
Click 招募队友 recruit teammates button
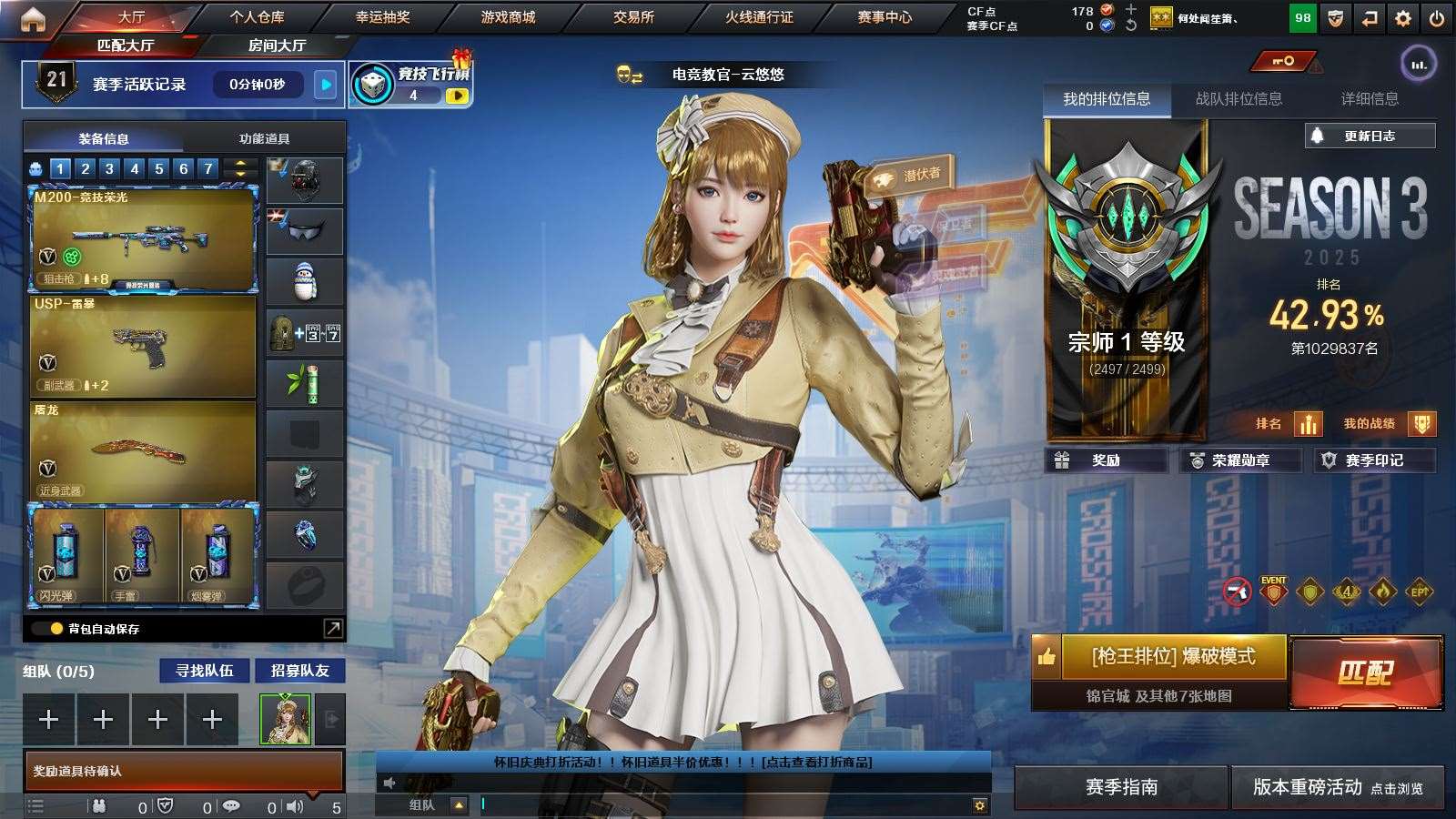pos(299,671)
